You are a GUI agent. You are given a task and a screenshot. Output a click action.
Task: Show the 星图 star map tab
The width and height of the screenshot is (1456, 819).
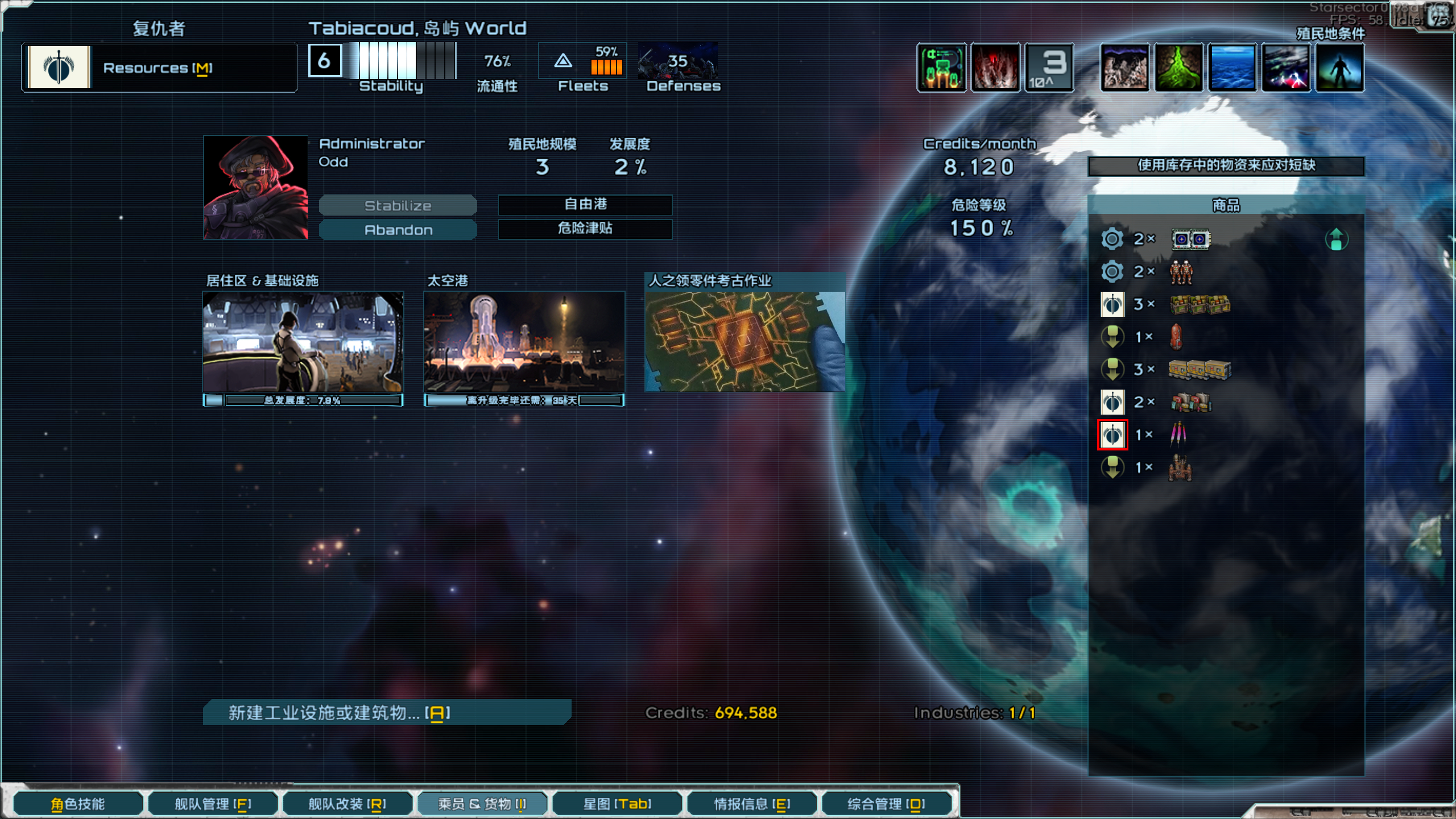coord(617,804)
